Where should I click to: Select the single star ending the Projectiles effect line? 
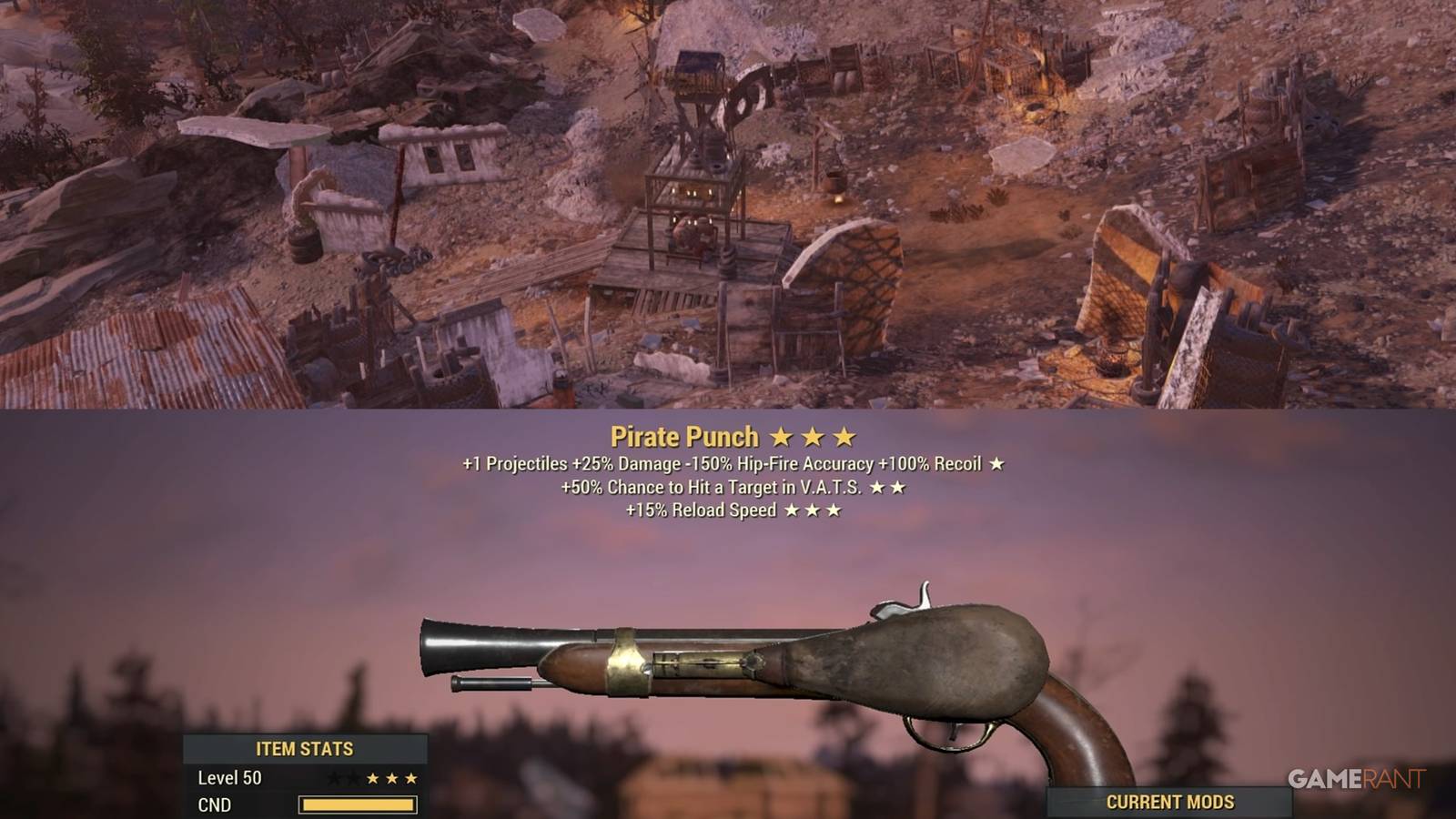click(997, 464)
